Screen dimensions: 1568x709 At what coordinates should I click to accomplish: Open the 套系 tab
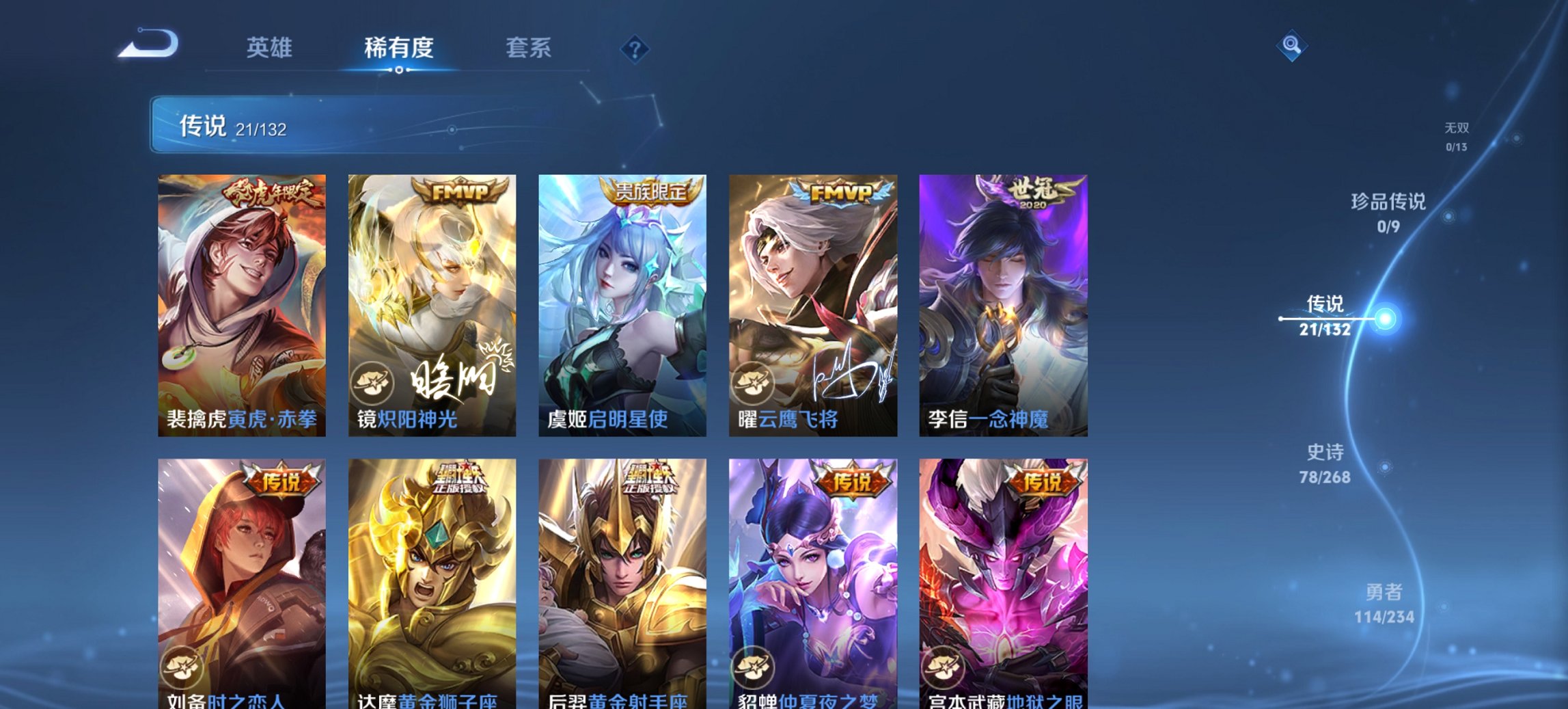pos(529,46)
